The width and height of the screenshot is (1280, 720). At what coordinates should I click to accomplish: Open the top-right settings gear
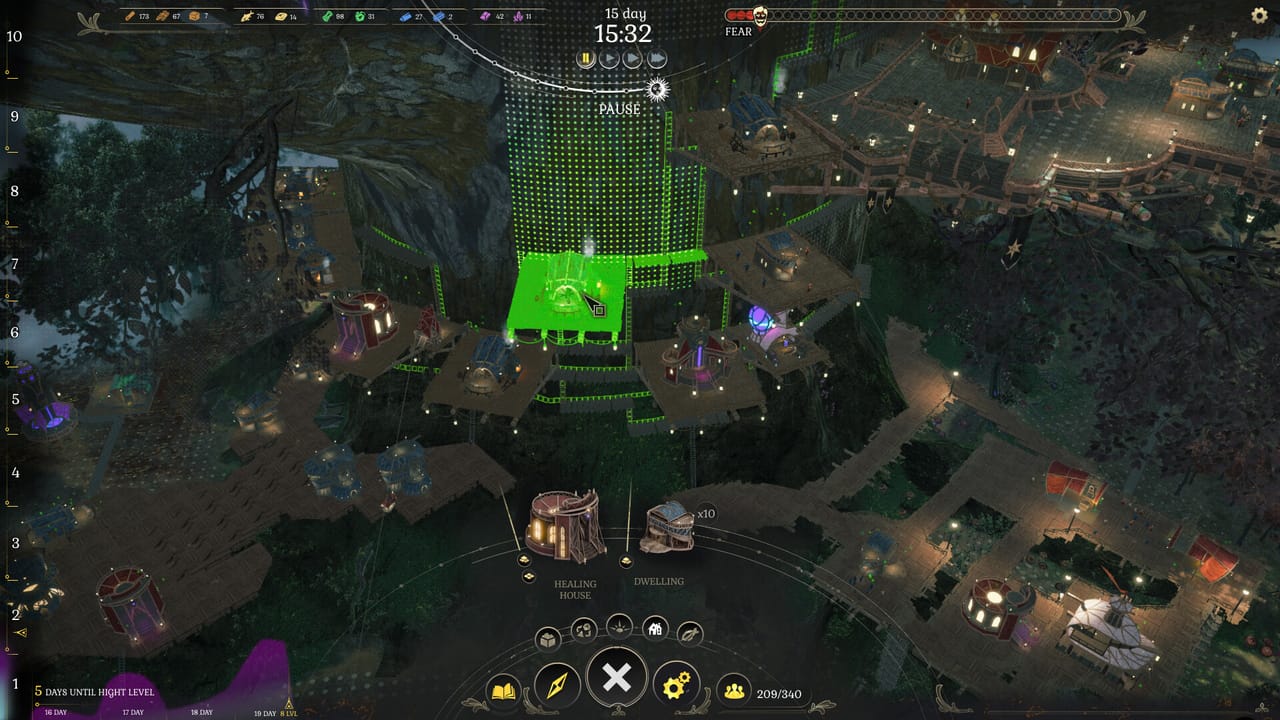point(1258,14)
